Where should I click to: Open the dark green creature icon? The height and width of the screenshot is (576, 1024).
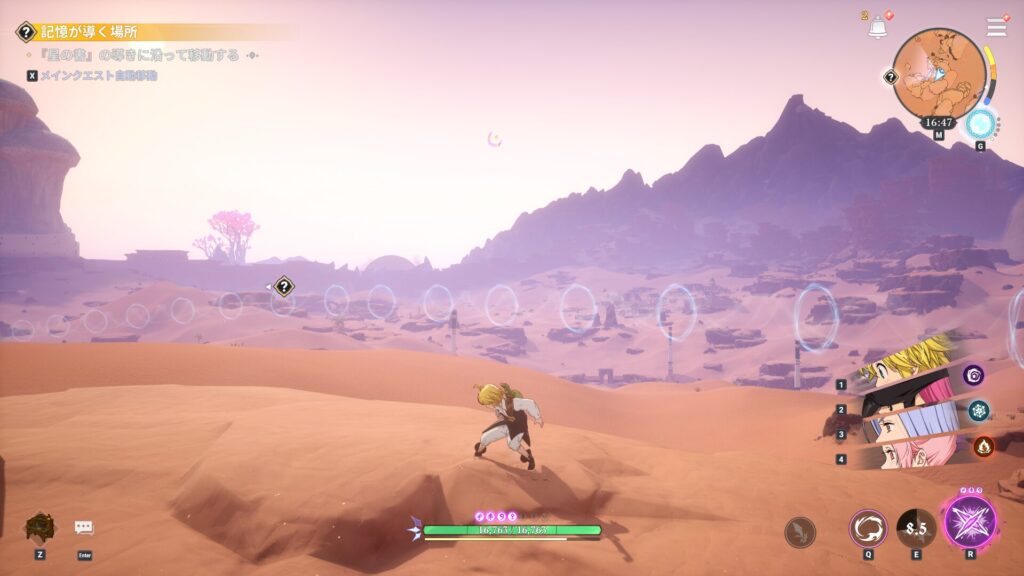(40, 527)
